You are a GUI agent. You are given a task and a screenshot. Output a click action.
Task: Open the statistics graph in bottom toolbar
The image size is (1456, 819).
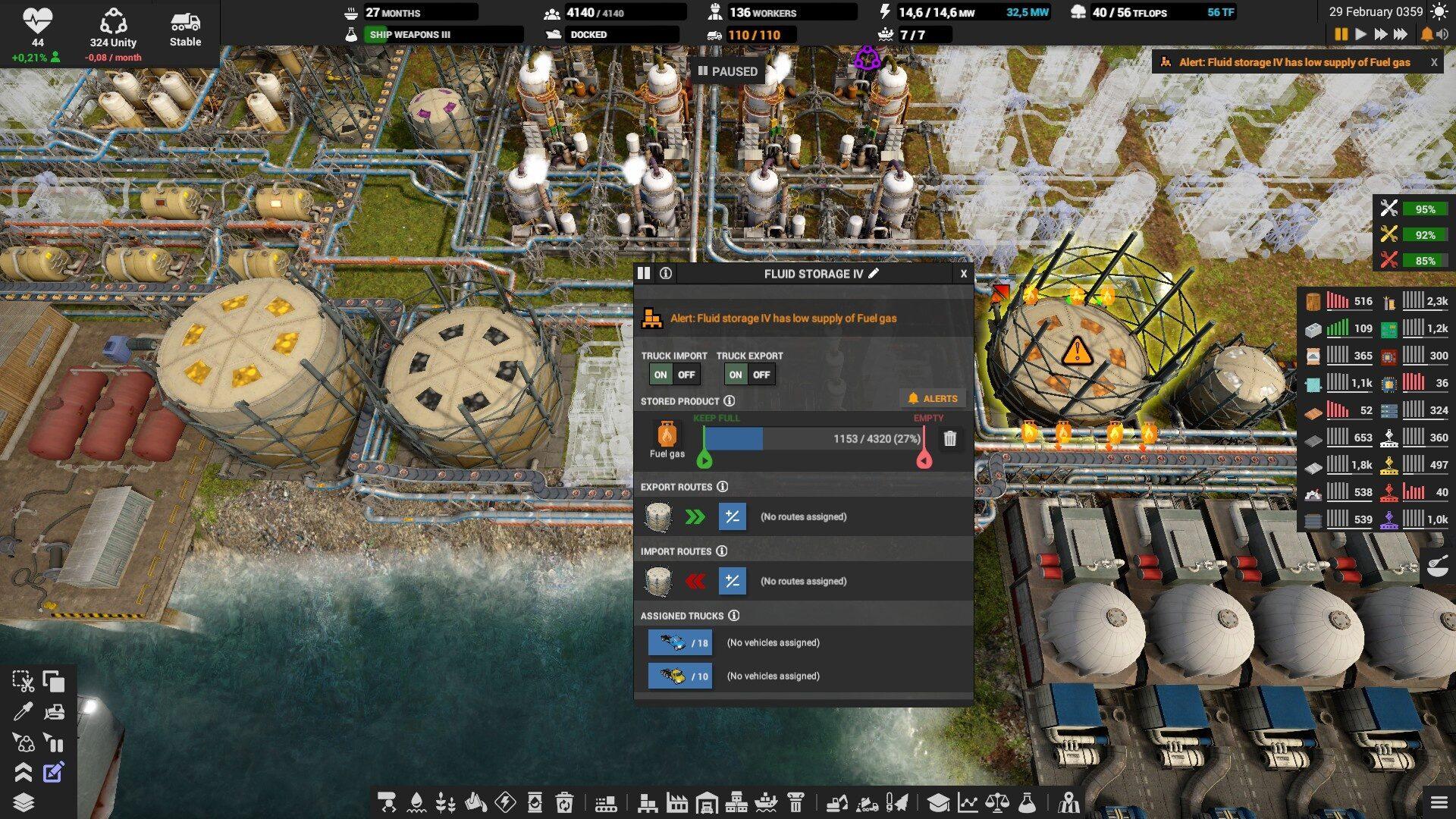[x=968, y=802]
